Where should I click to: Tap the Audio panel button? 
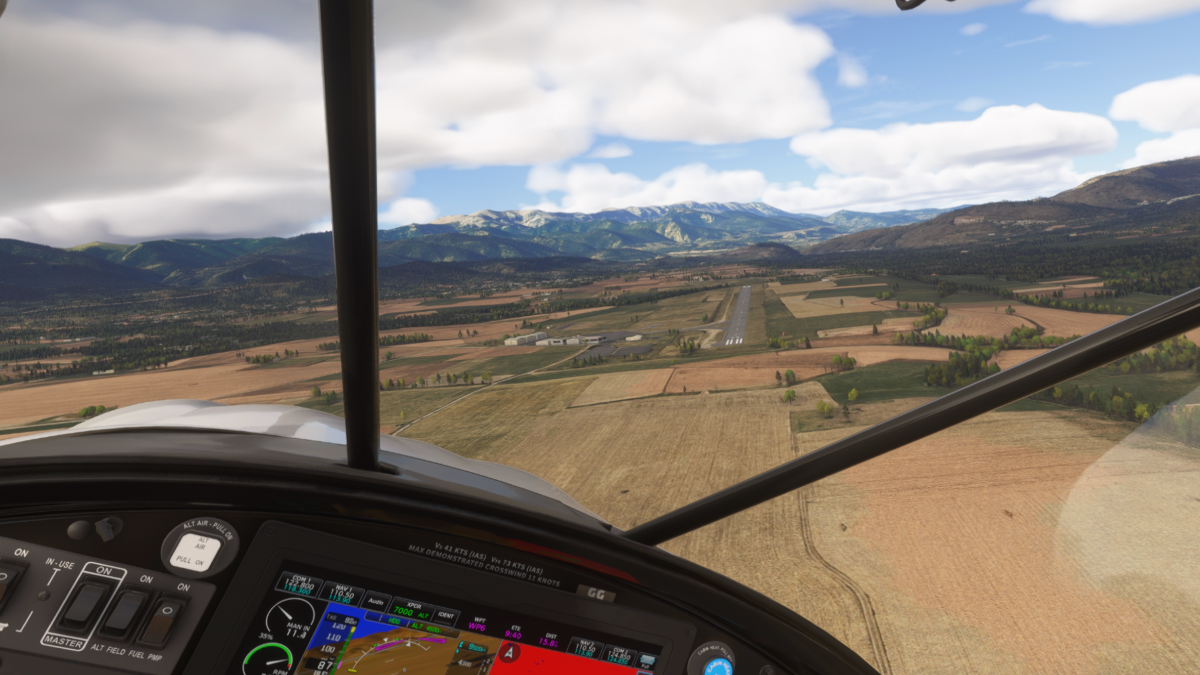[376, 601]
